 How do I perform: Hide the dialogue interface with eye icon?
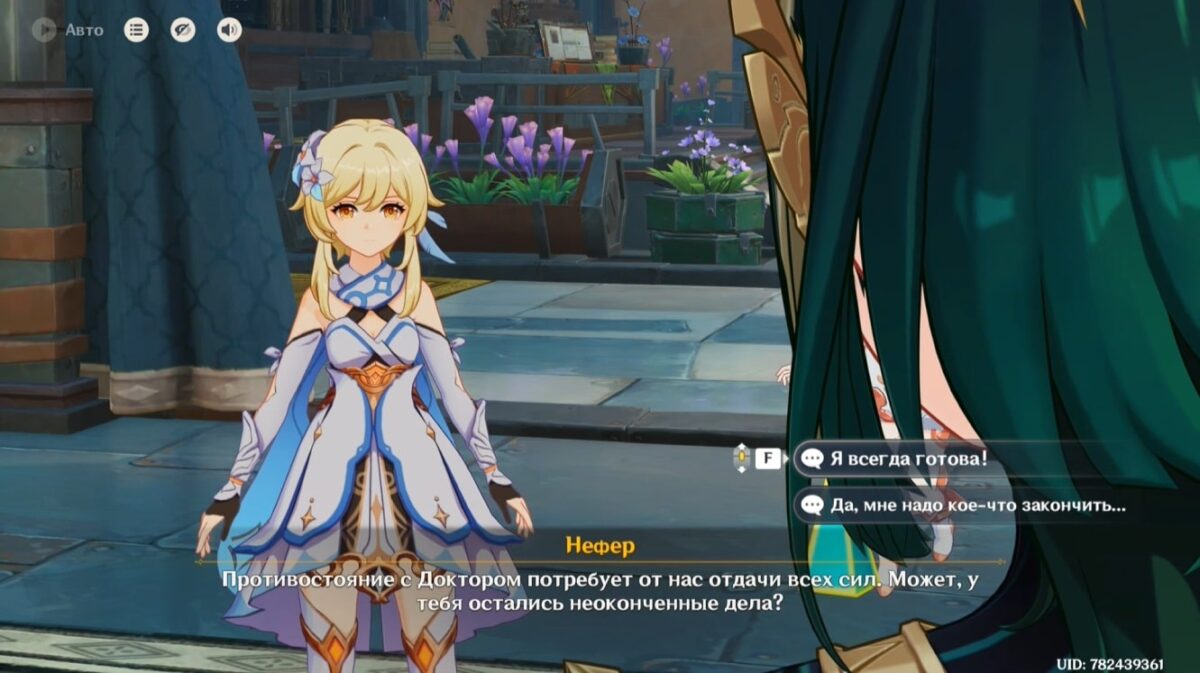click(x=182, y=30)
